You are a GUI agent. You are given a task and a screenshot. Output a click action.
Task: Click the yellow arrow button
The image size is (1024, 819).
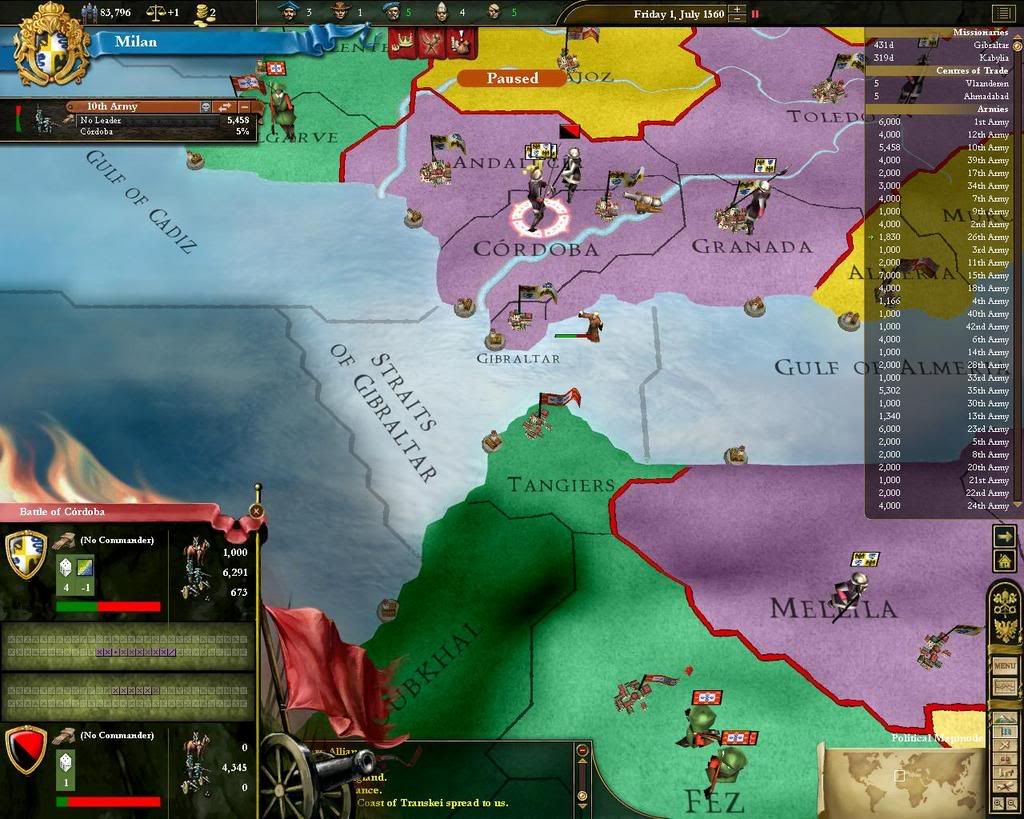pyautogui.click(x=1005, y=537)
